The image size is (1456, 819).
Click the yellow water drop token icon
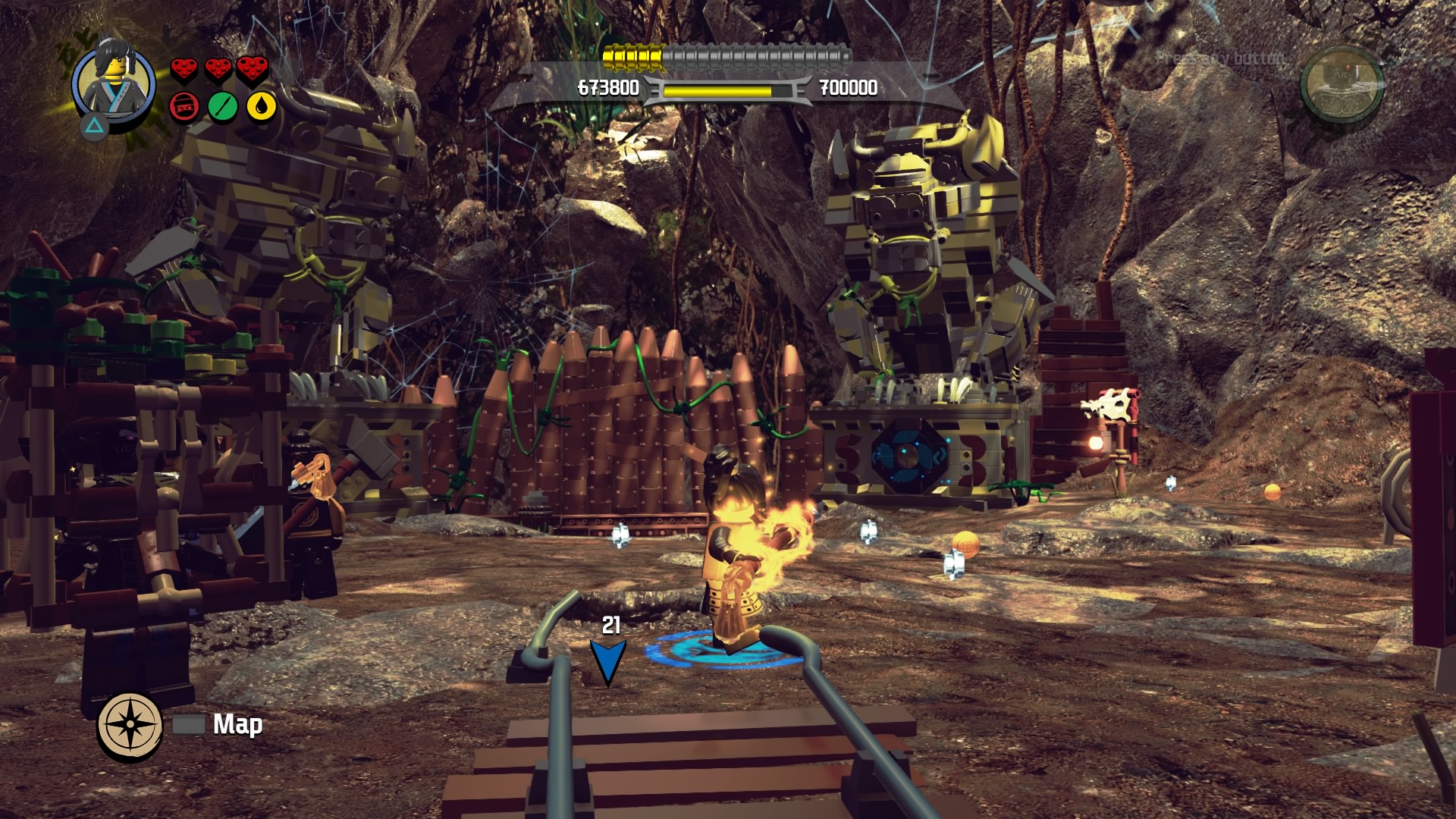coord(258,107)
